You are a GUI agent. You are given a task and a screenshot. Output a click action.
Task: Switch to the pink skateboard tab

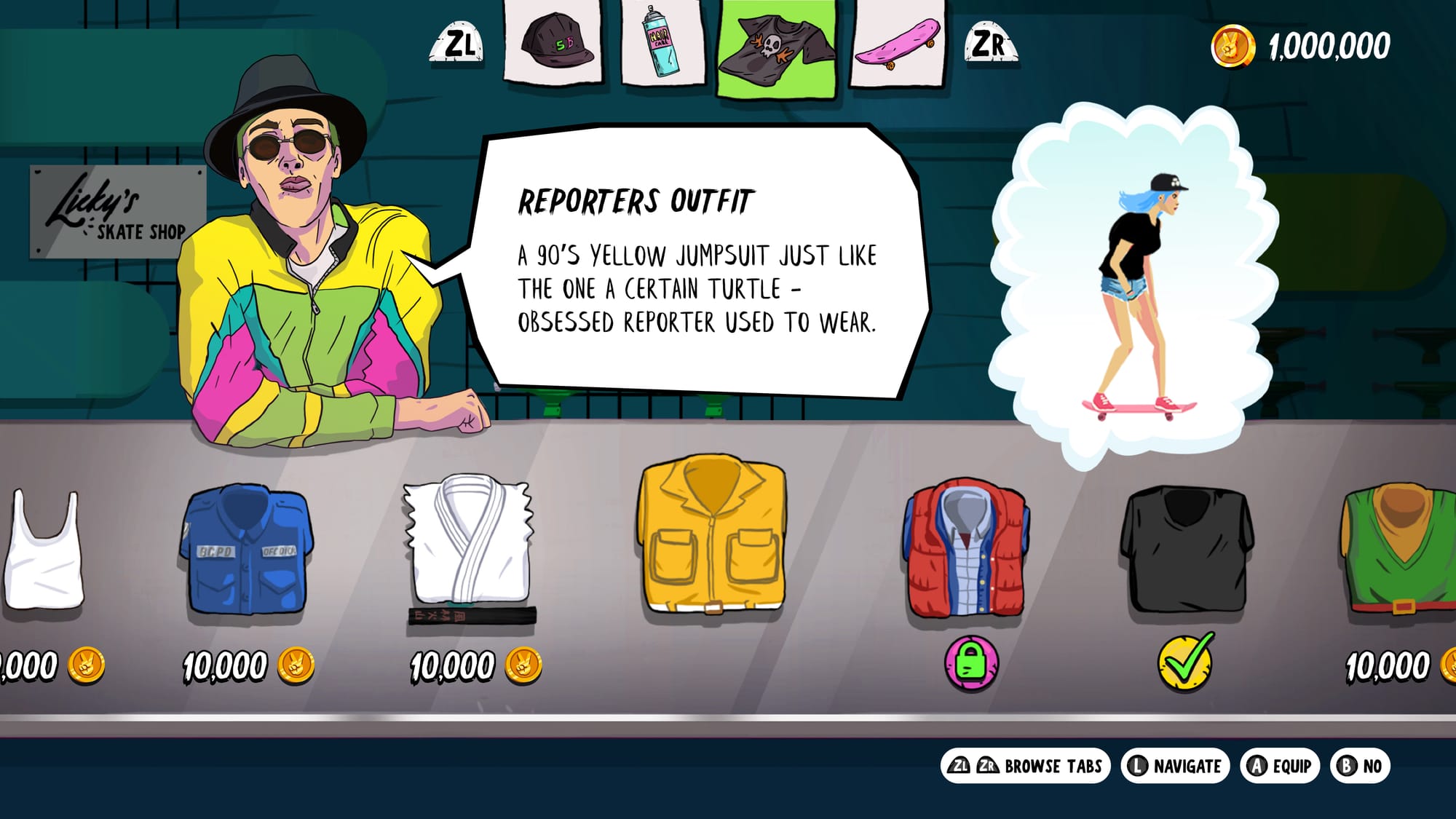pos(897,43)
